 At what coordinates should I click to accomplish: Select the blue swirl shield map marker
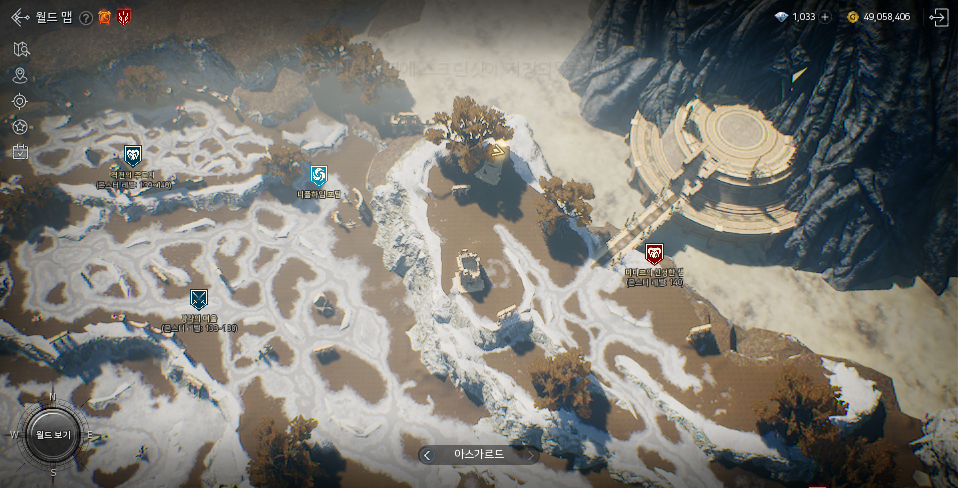point(318,176)
